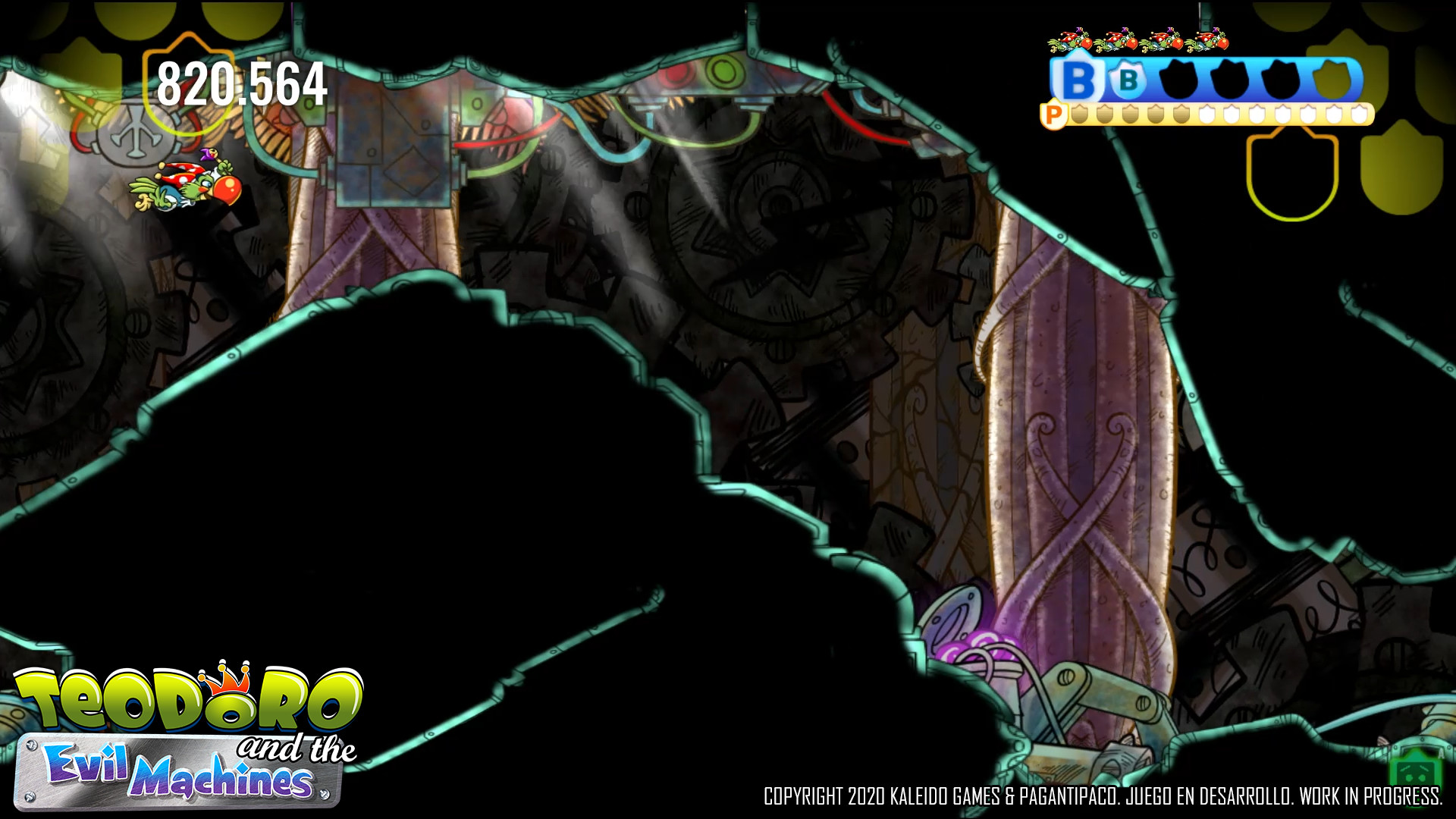Select the red traffic light in the background
The width and height of the screenshot is (1456, 819).
[677, 76]
